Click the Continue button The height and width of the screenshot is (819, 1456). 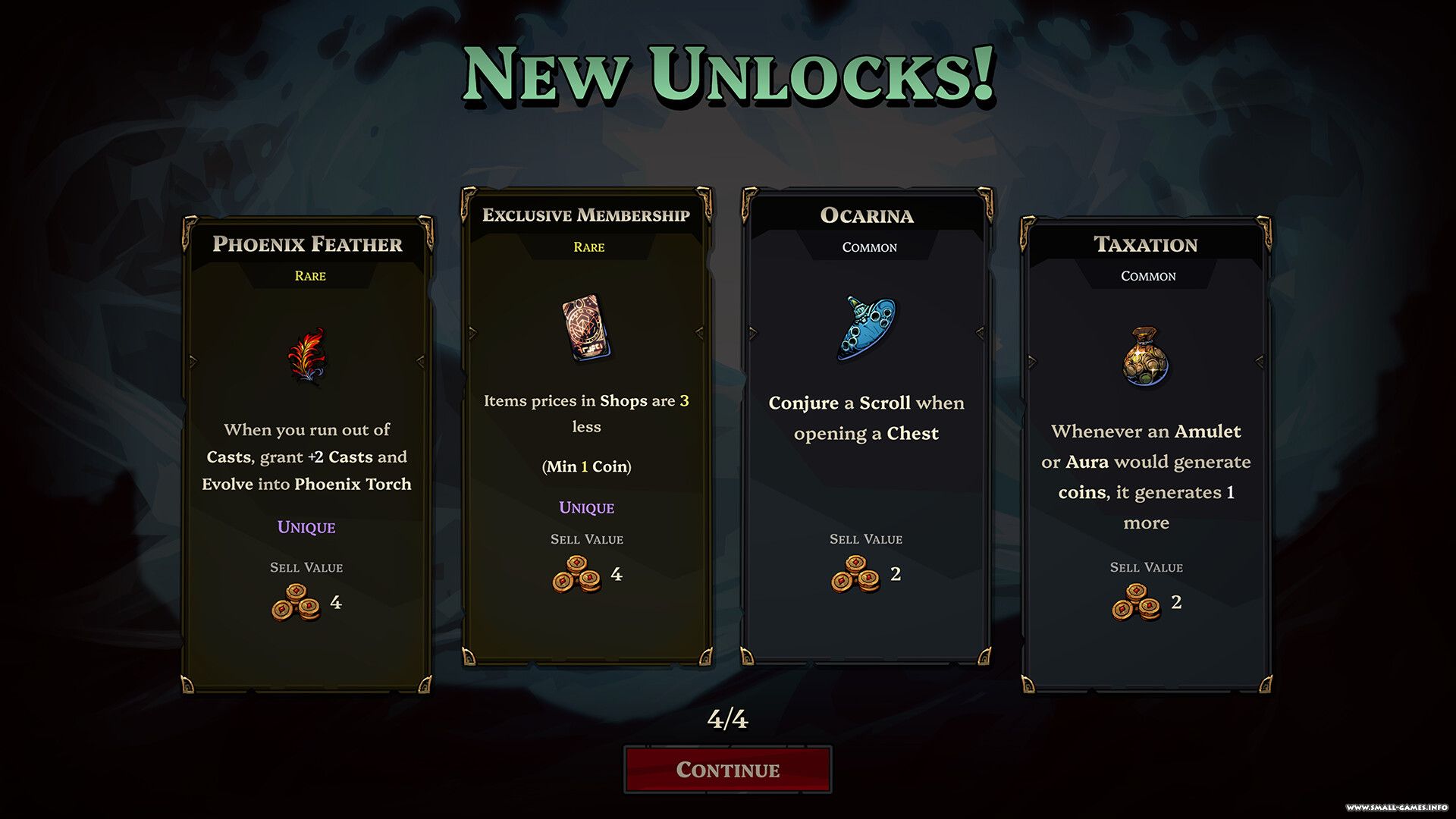pyautogui.click(x=727, y=769)
